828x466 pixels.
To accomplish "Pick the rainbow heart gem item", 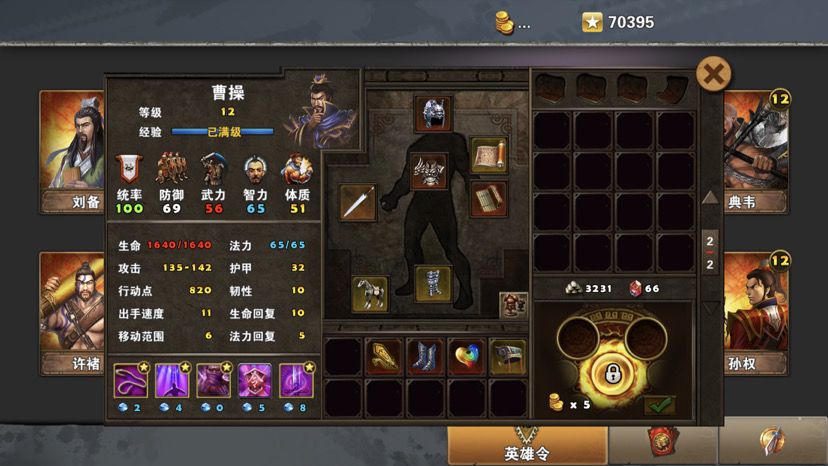I will (466, 356).
